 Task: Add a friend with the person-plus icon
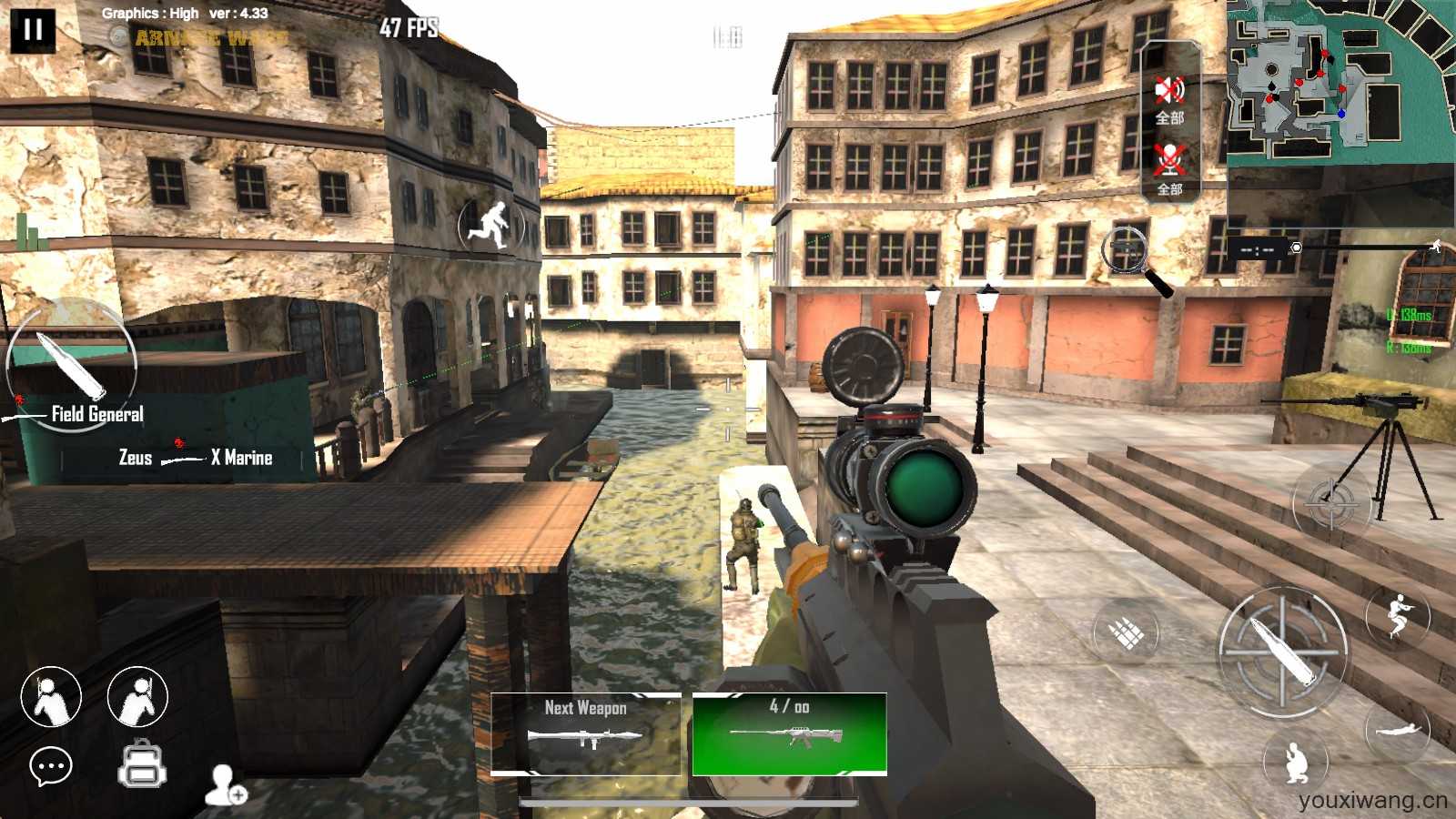coord(225,785)
